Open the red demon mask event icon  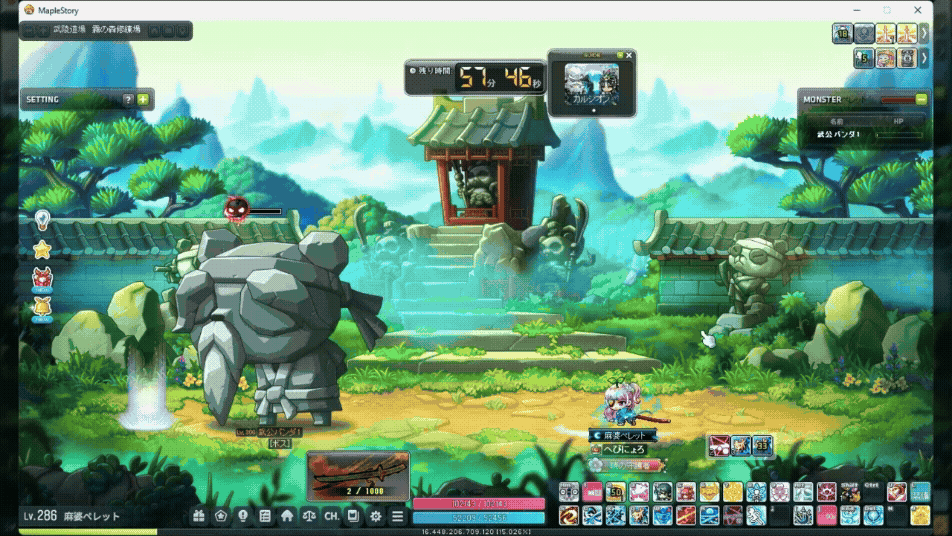point(42,278)
